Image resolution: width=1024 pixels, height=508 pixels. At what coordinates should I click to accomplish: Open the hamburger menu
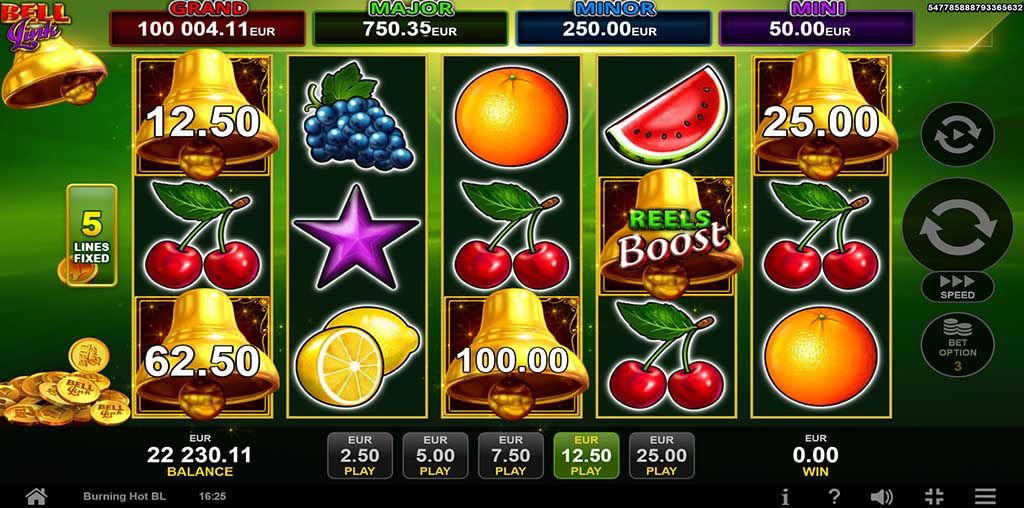point(986,496)
